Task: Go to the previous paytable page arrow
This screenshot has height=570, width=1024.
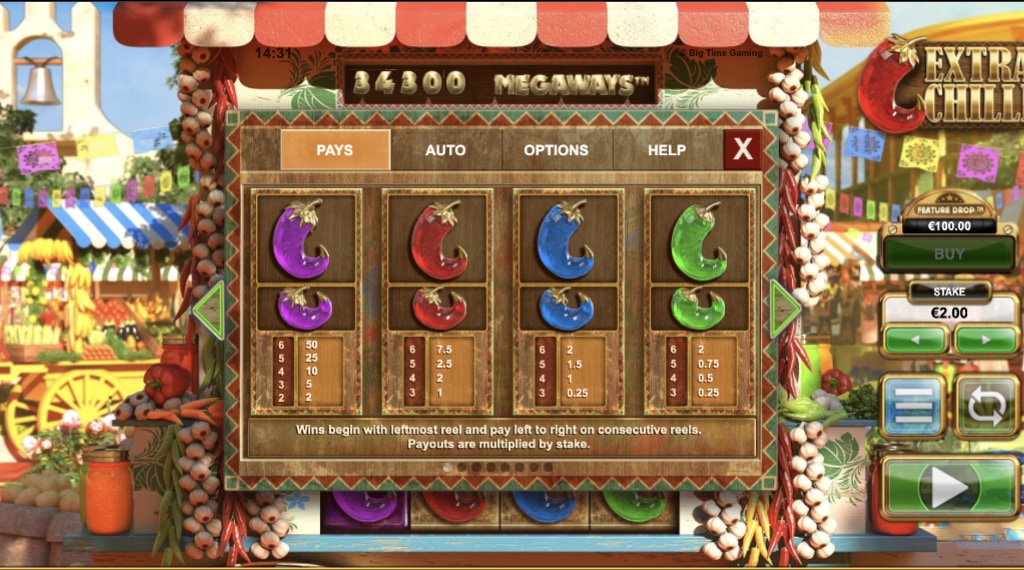Action: pyautogui.click(x=208, y=310)
